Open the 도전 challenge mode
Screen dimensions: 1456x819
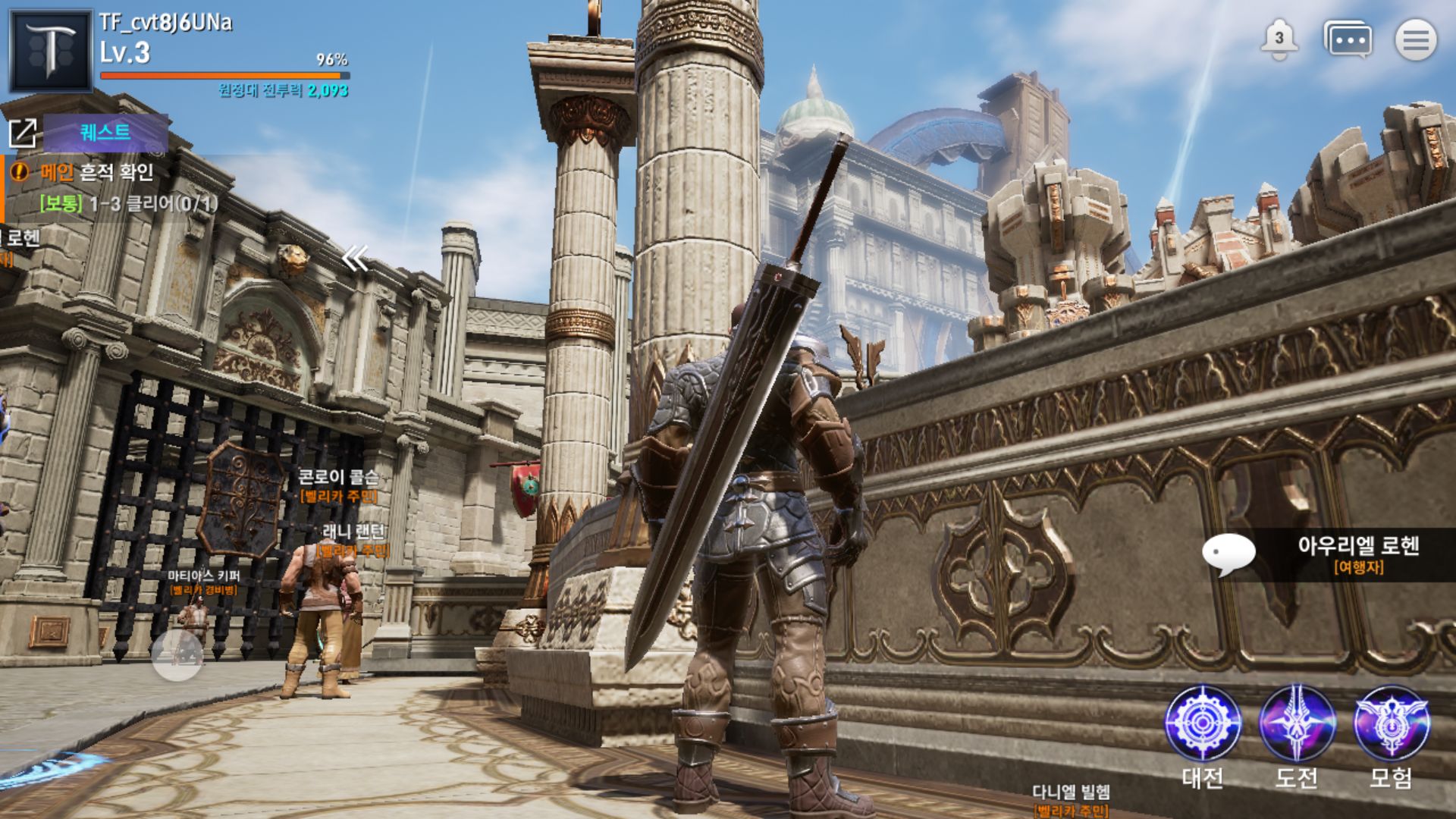(x=1297, y=724)
